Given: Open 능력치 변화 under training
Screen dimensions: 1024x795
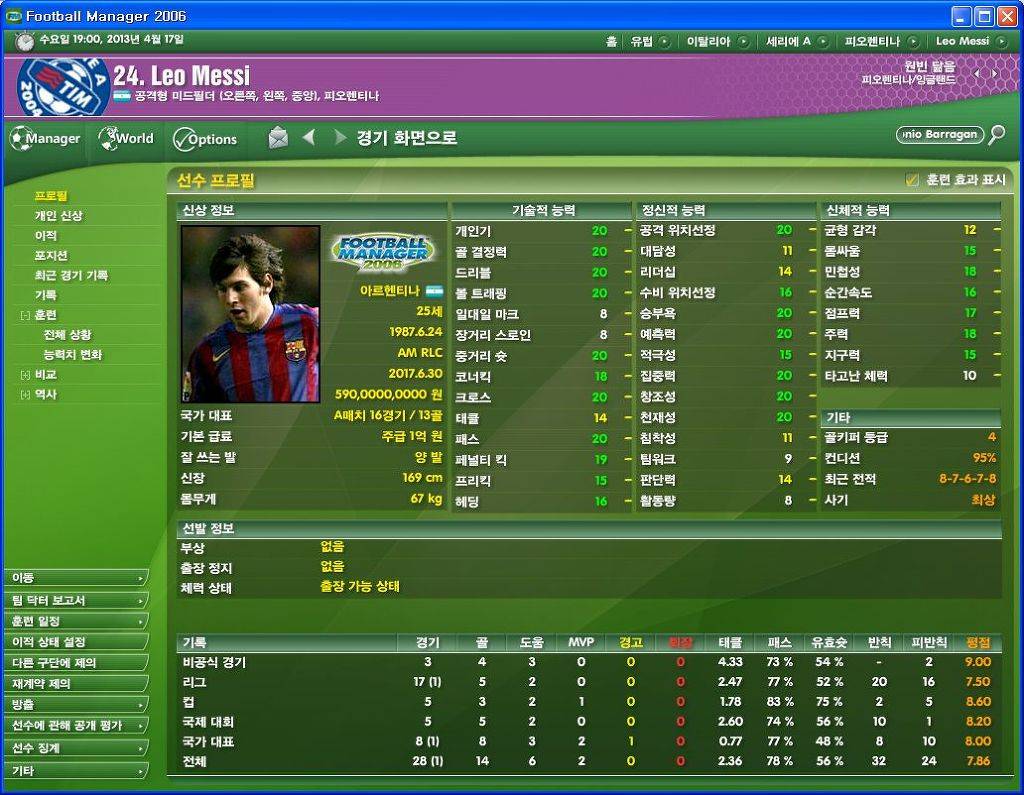Looking at the screenshot, I should pyautogui.click(x=72, y=355).
